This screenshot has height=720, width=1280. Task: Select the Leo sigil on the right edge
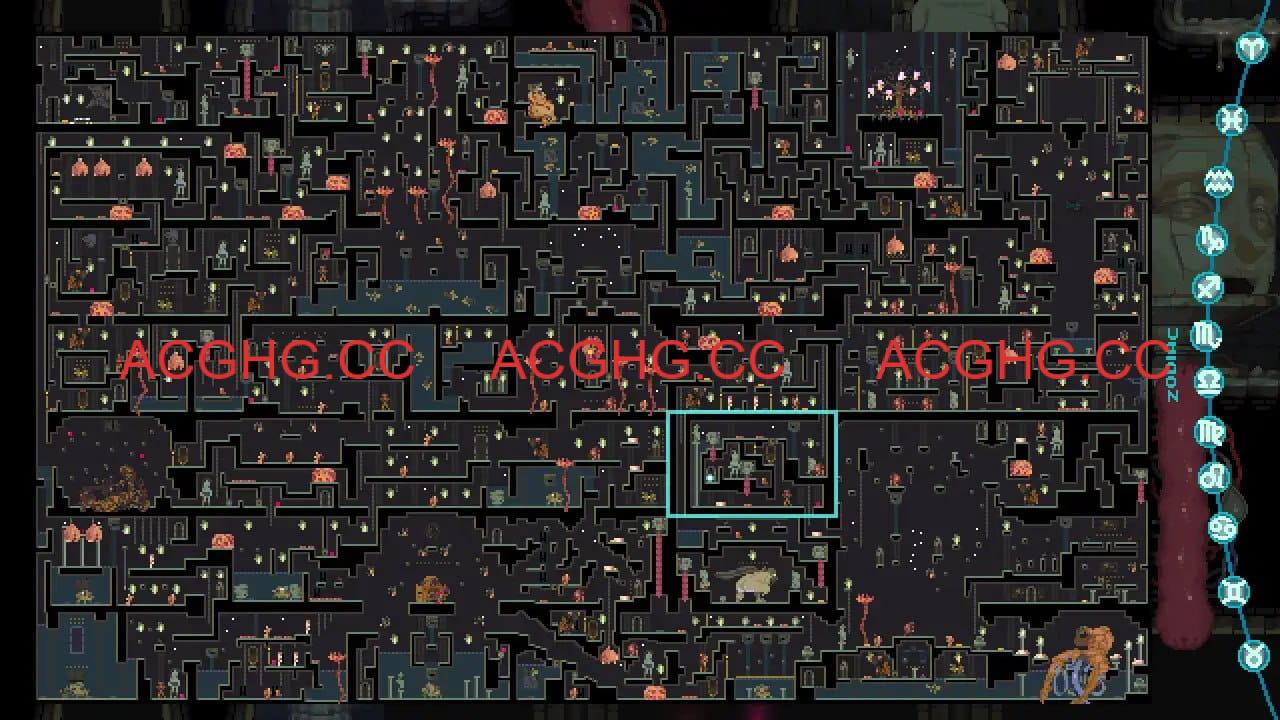pyautogui.click(x=1215, y=474)
